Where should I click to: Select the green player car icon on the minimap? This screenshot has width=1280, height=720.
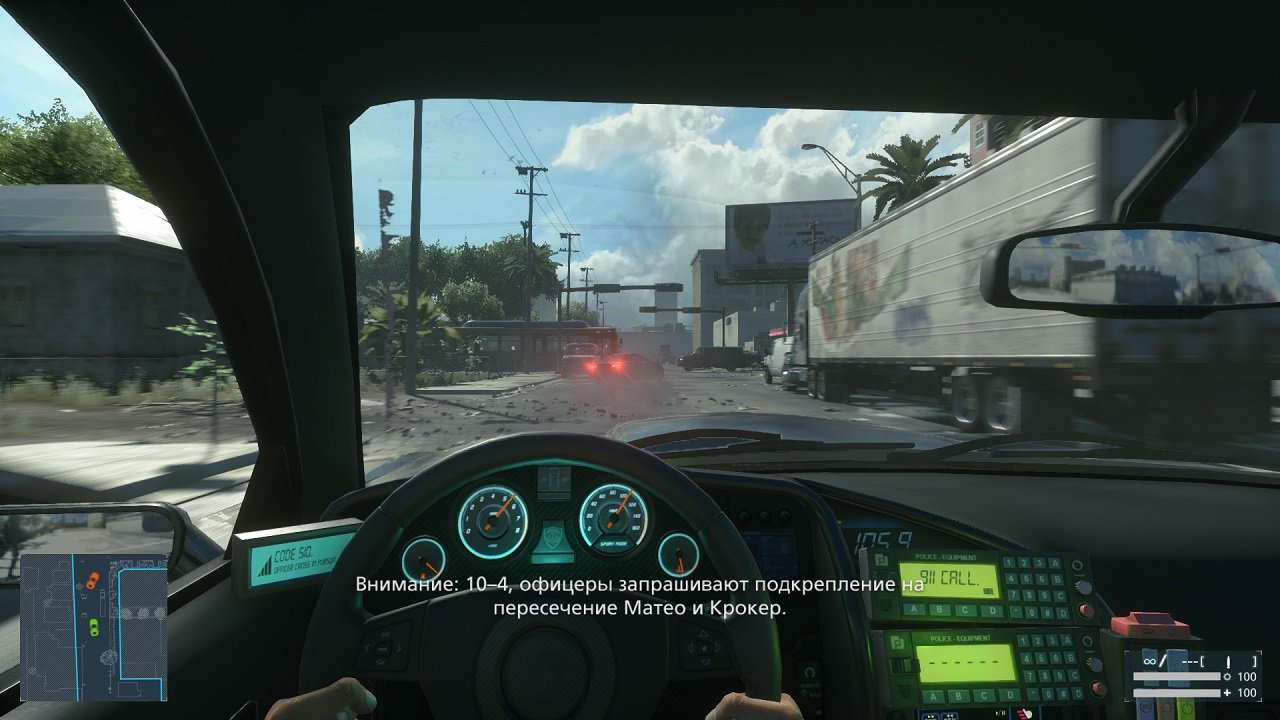tap(94, 627)
